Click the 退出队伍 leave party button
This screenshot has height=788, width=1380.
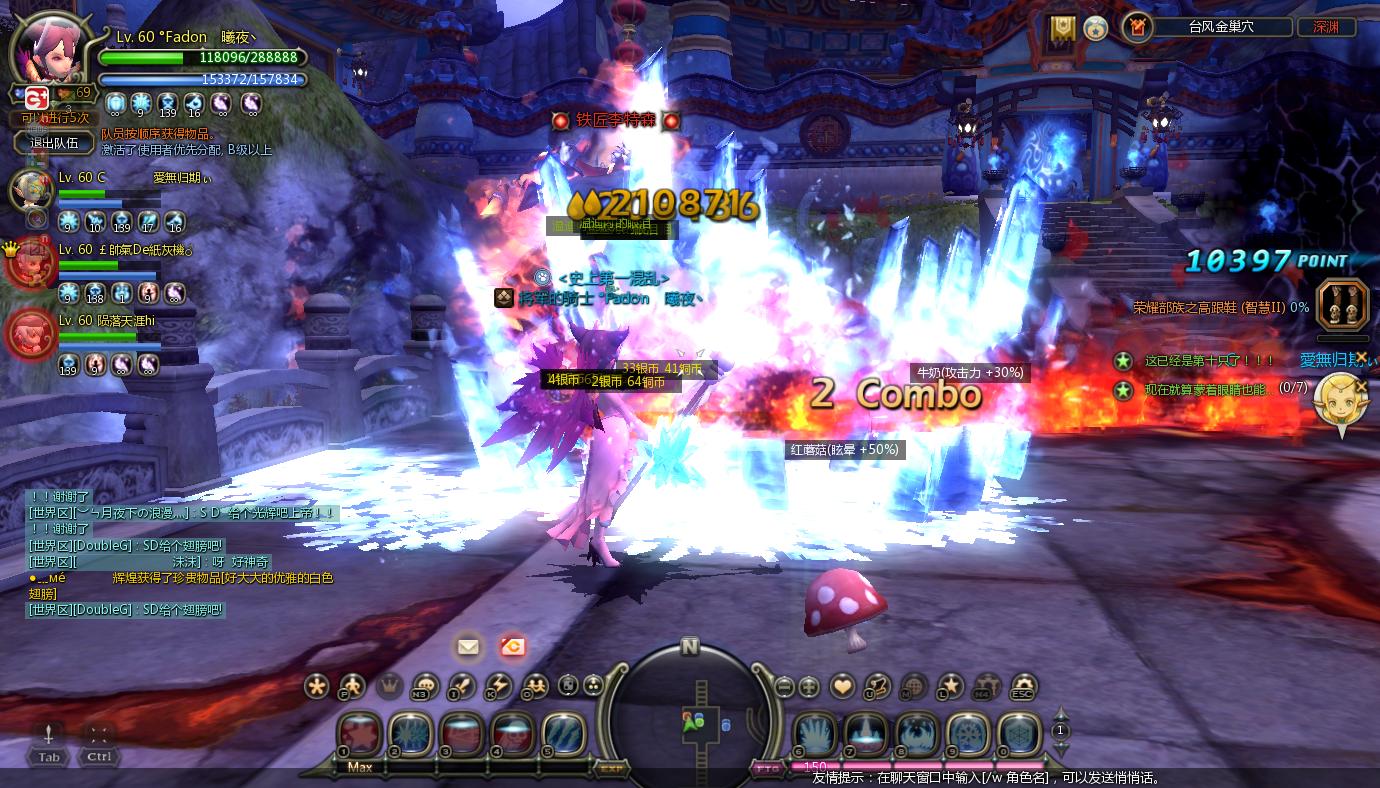click(54, 143)
